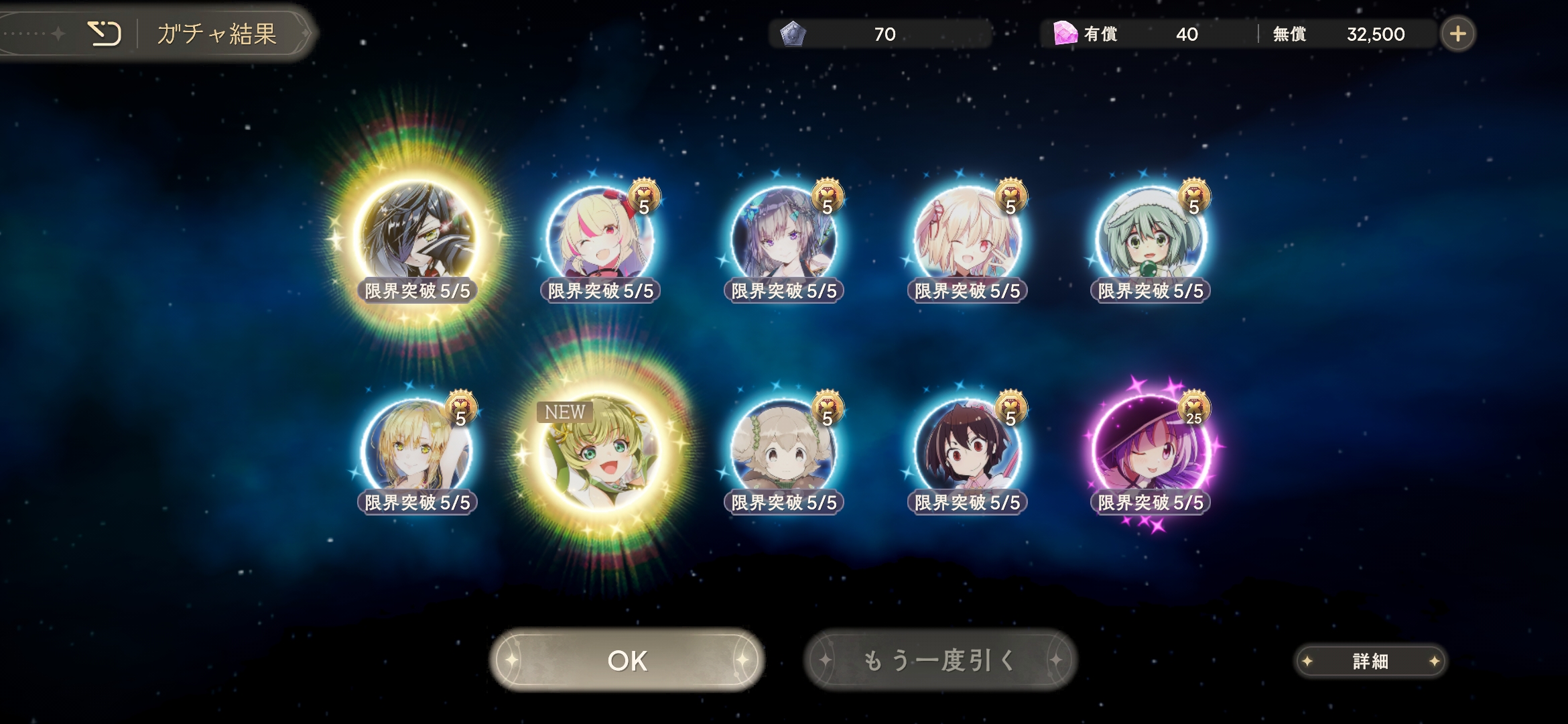Select the NEW green-haired character
This screenshot has width=1568, height=724.
click(600, 448)
